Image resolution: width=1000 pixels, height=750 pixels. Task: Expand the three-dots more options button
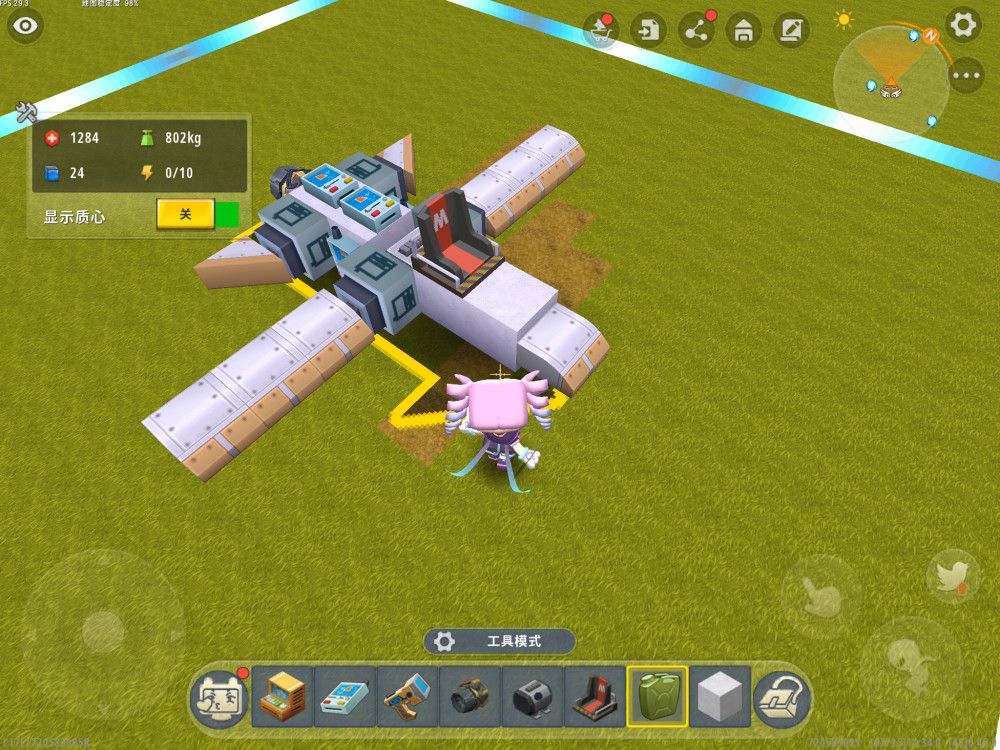[965, 75]
